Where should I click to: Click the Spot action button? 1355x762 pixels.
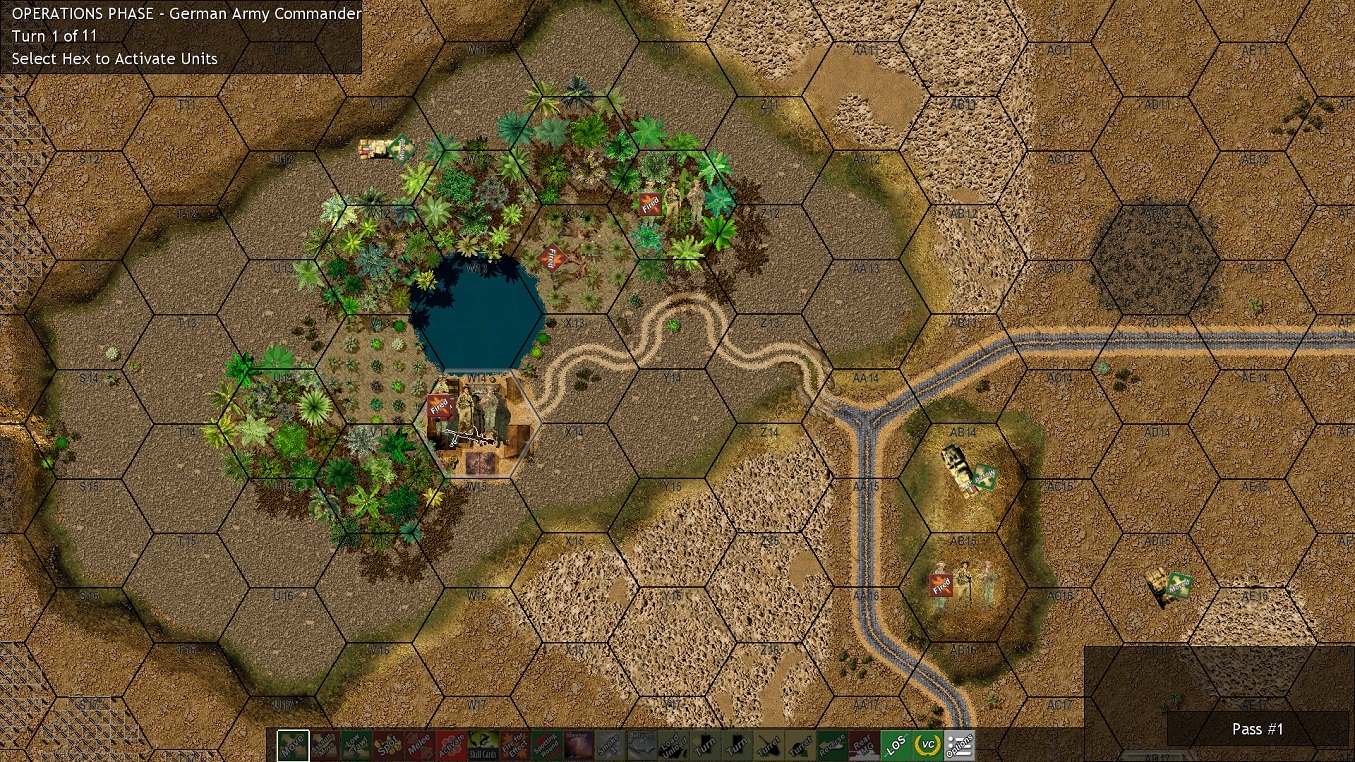pyautogui.click(x=387, y=745)
